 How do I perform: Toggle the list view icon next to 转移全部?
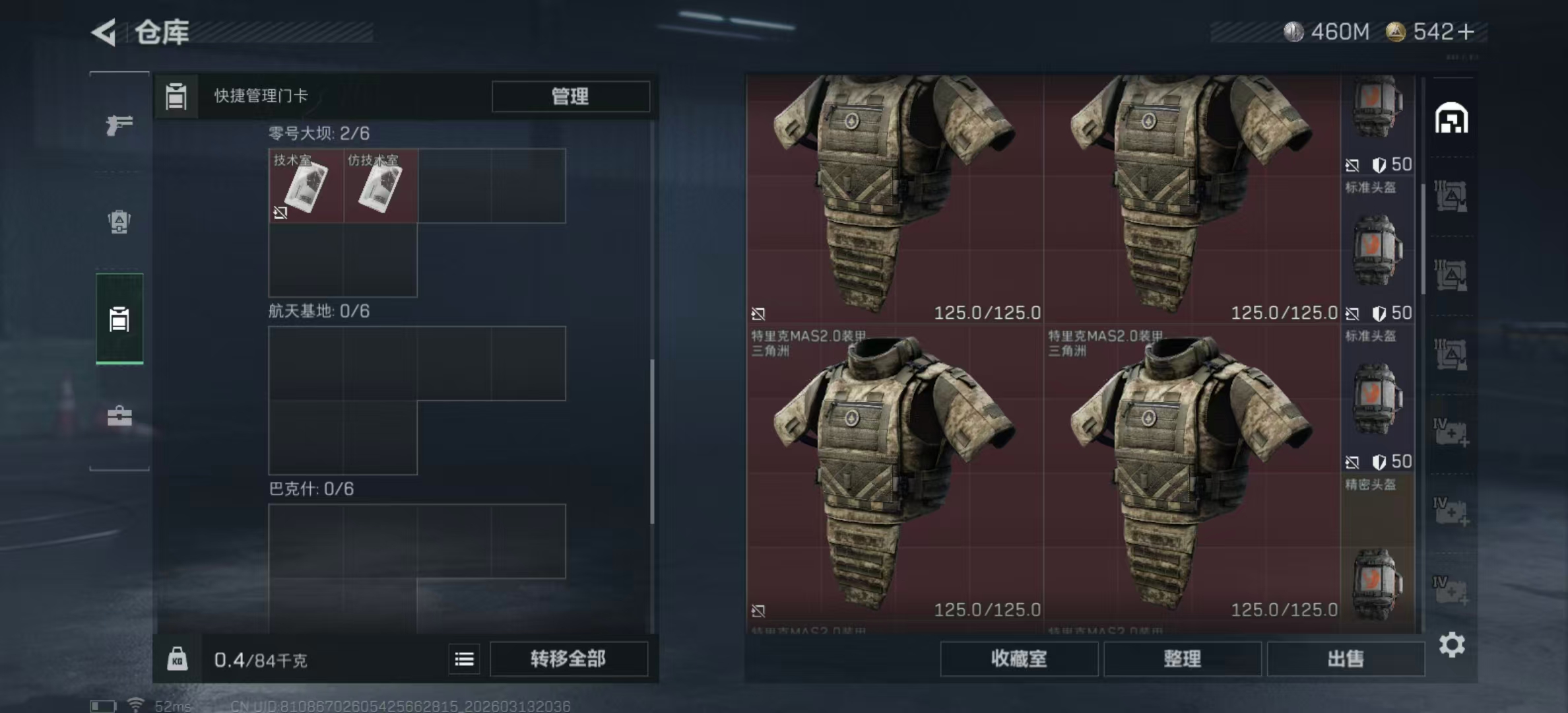[x=464, y=659]
